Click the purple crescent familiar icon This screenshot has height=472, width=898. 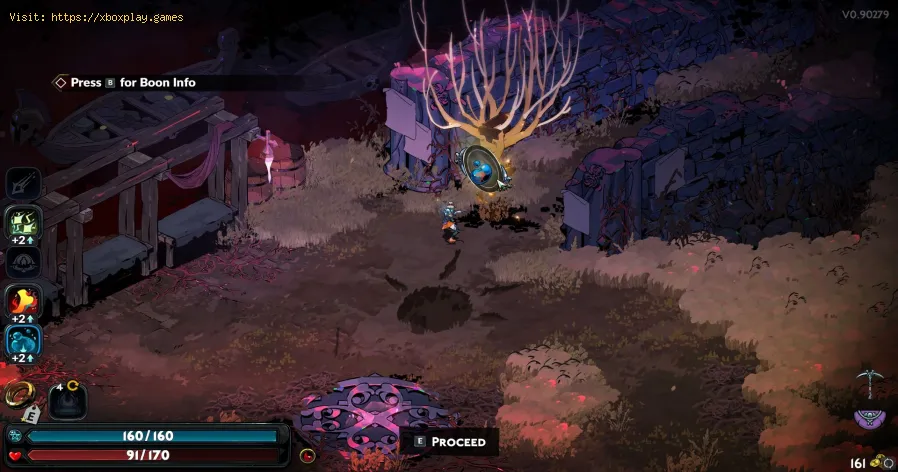[867, 418]
